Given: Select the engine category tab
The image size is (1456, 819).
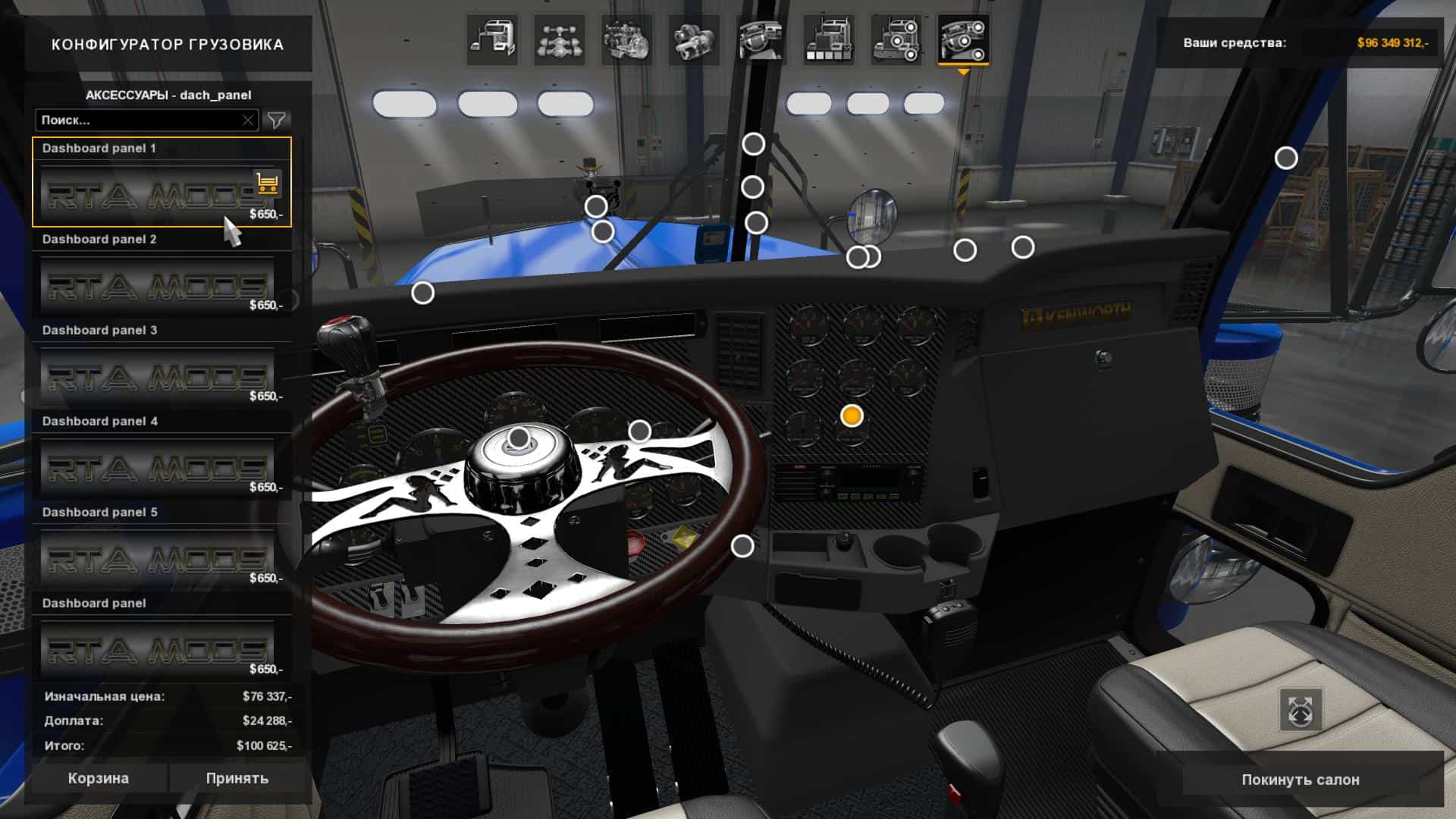Looking at the screenshot, I should [x=626, y=40].
